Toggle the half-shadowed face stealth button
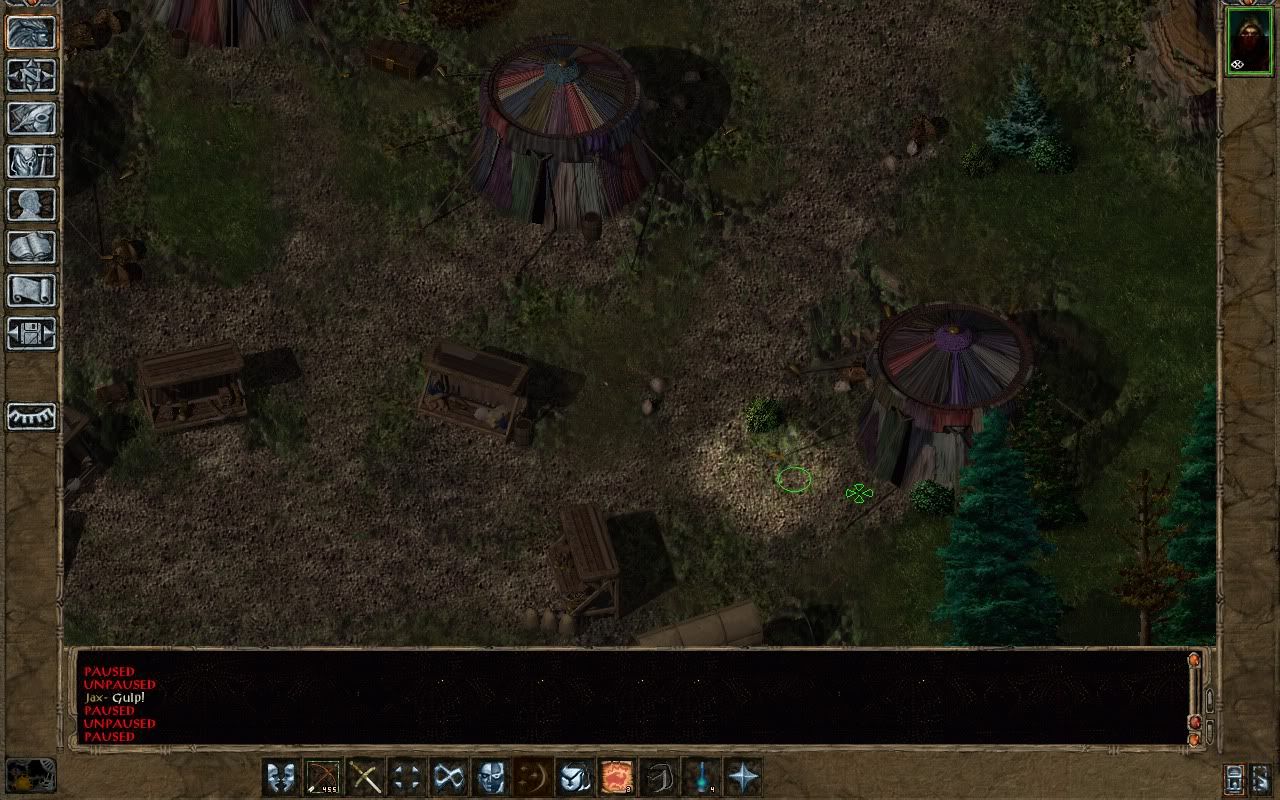The height and width of the screenshot is (800, 1280). (491, 777)
